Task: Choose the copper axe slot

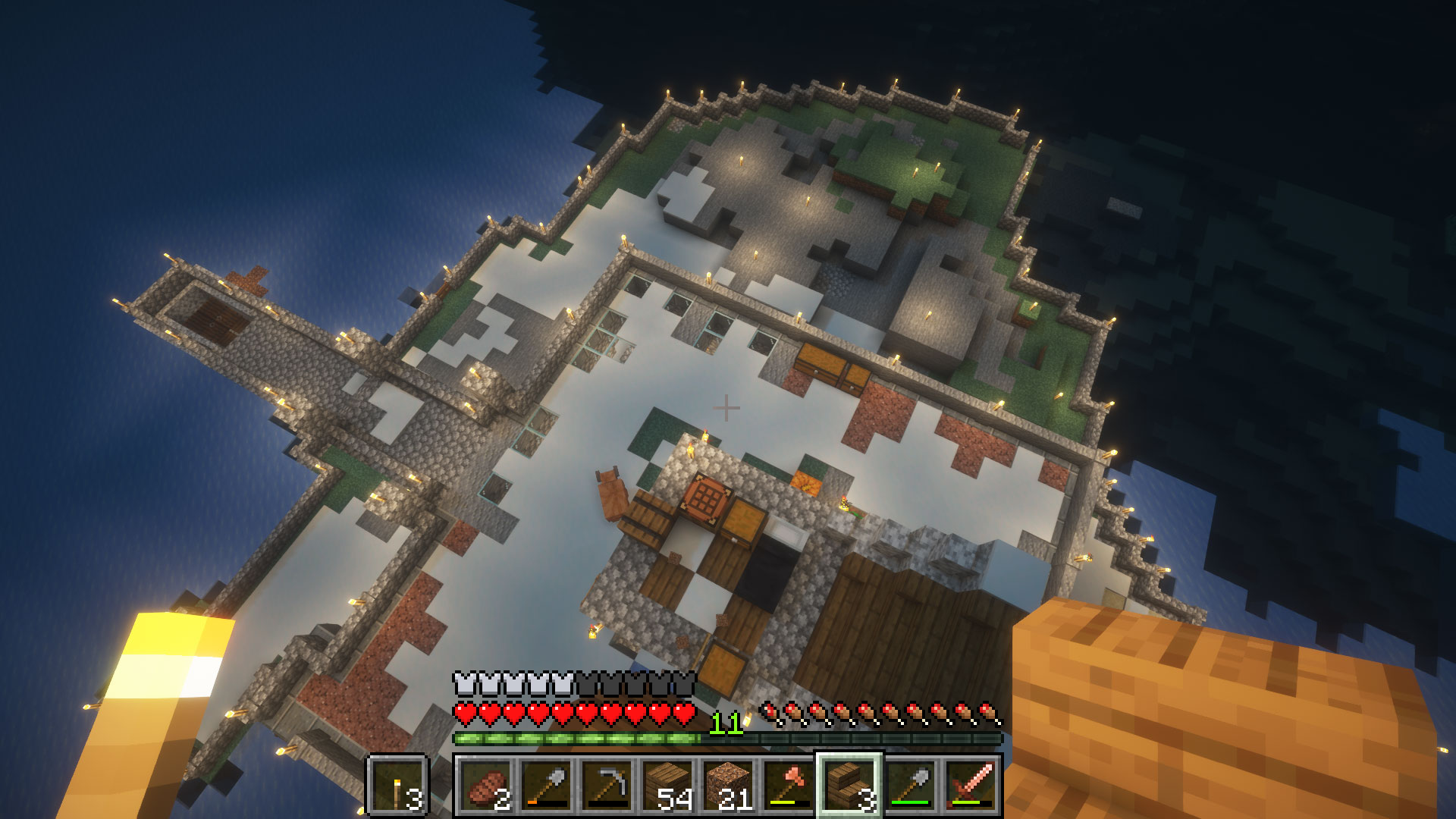Action: (789, 786)
